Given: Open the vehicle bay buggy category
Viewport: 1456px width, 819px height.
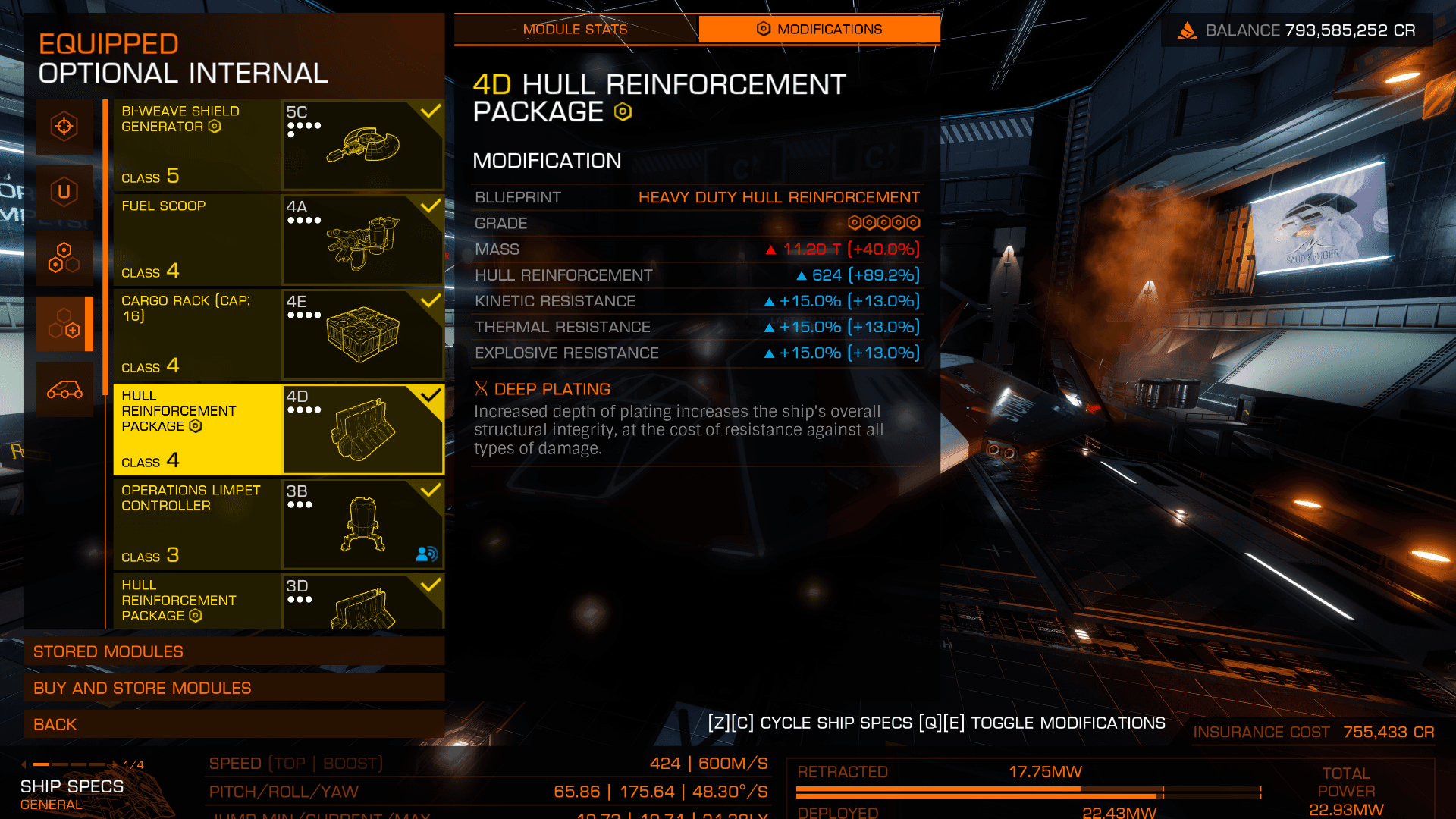Looking at the screenshot, I should pyautogui.click(x=64, y=390).
